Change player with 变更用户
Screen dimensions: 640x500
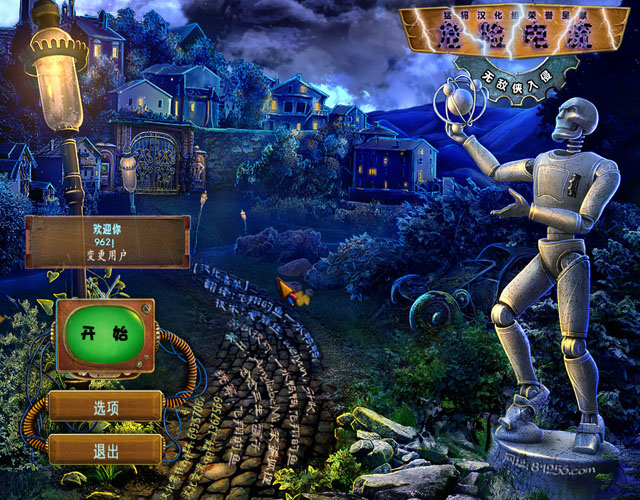click(106, 256)
